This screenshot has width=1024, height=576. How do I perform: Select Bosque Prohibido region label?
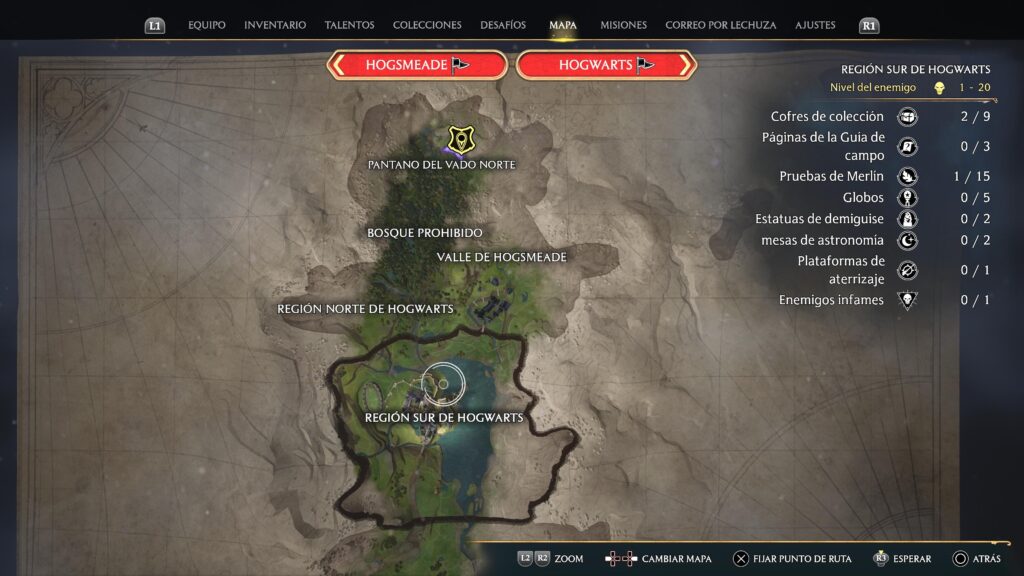[x=425, y=233]
